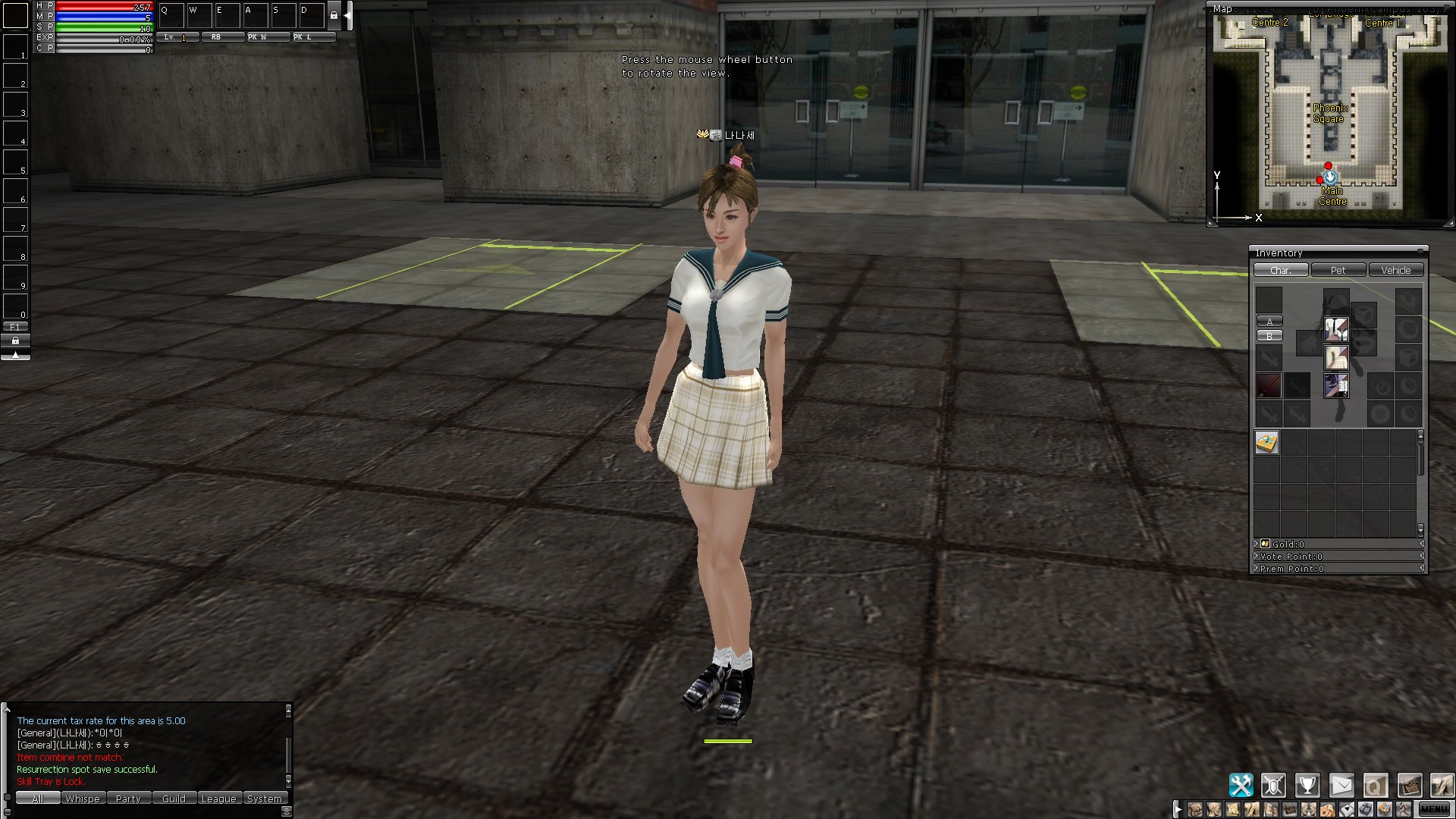Open the mail envelope icon

[1341, 785]
